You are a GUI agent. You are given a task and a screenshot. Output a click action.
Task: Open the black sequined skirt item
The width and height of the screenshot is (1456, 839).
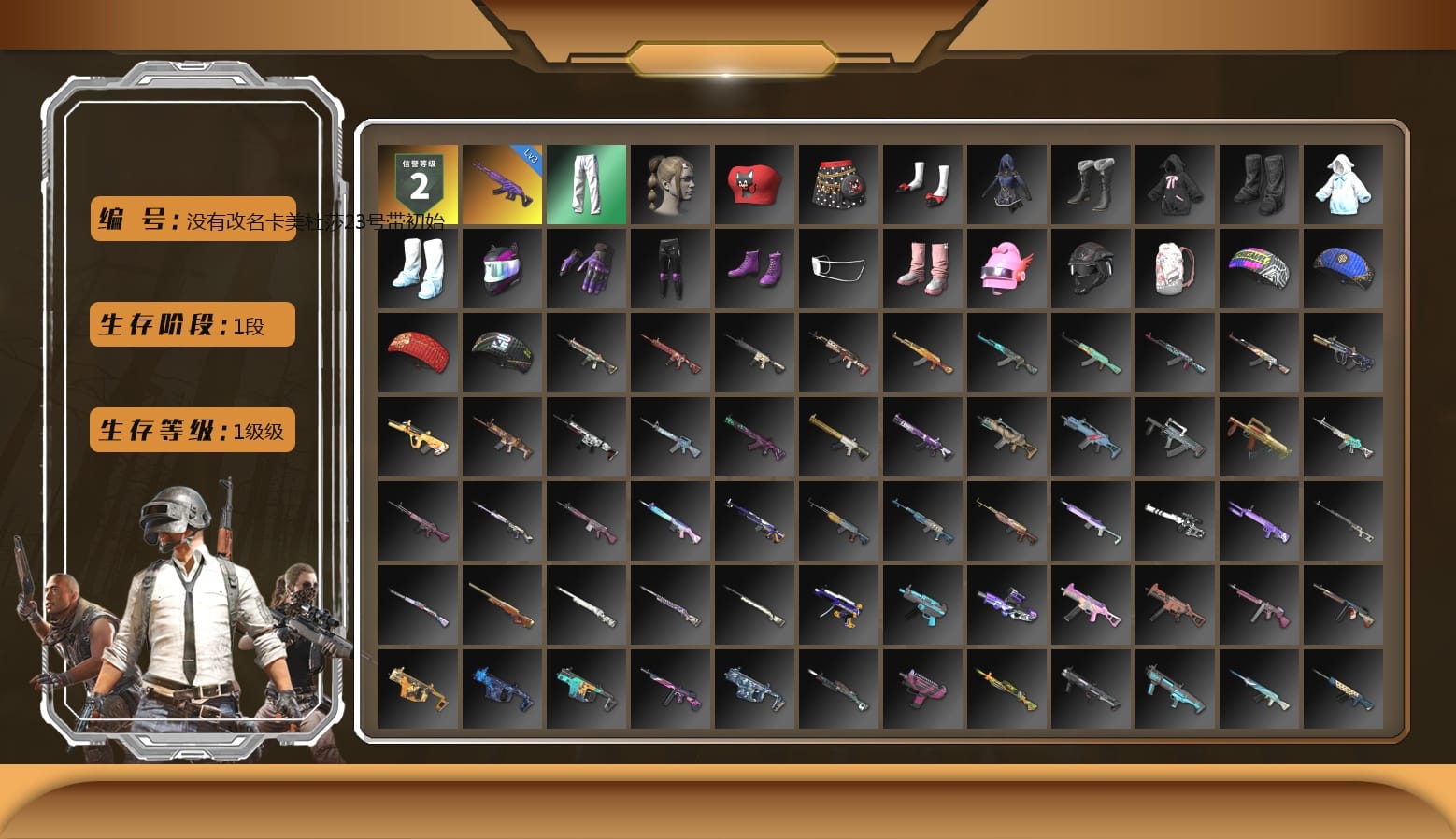(839, 184)
